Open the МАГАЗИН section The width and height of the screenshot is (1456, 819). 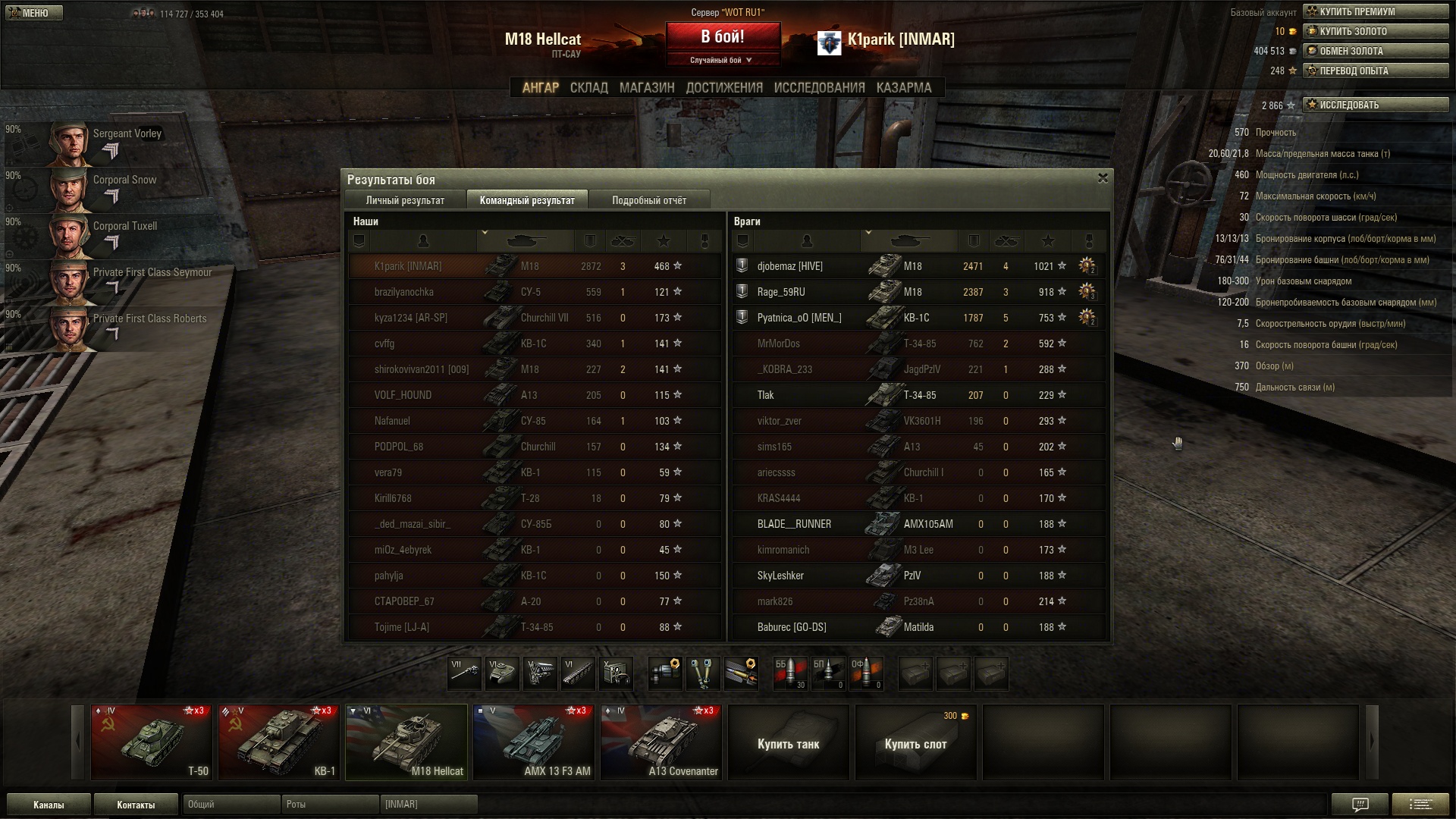(646, 88)
